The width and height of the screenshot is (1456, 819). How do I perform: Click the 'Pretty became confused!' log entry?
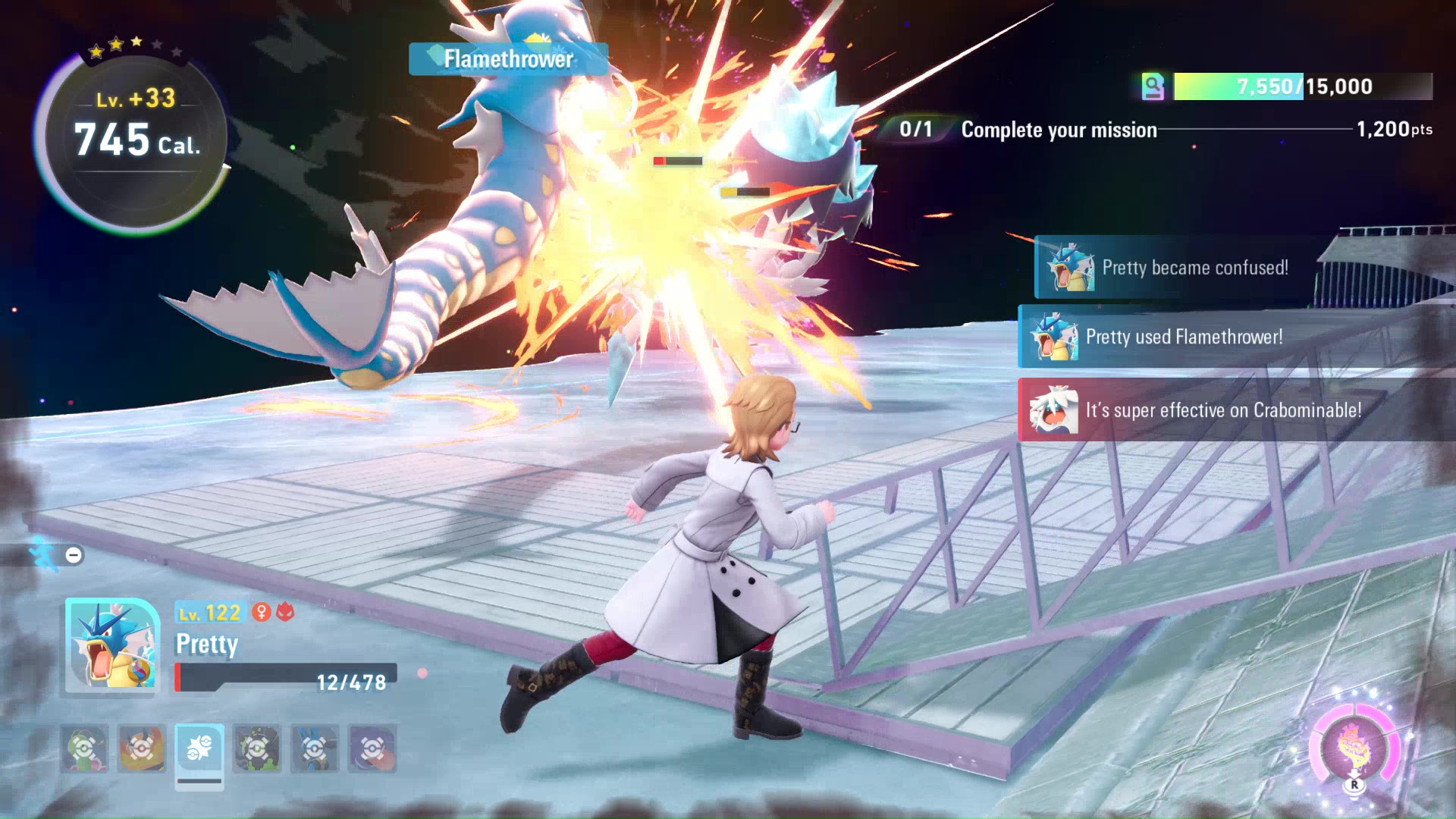1194,268
